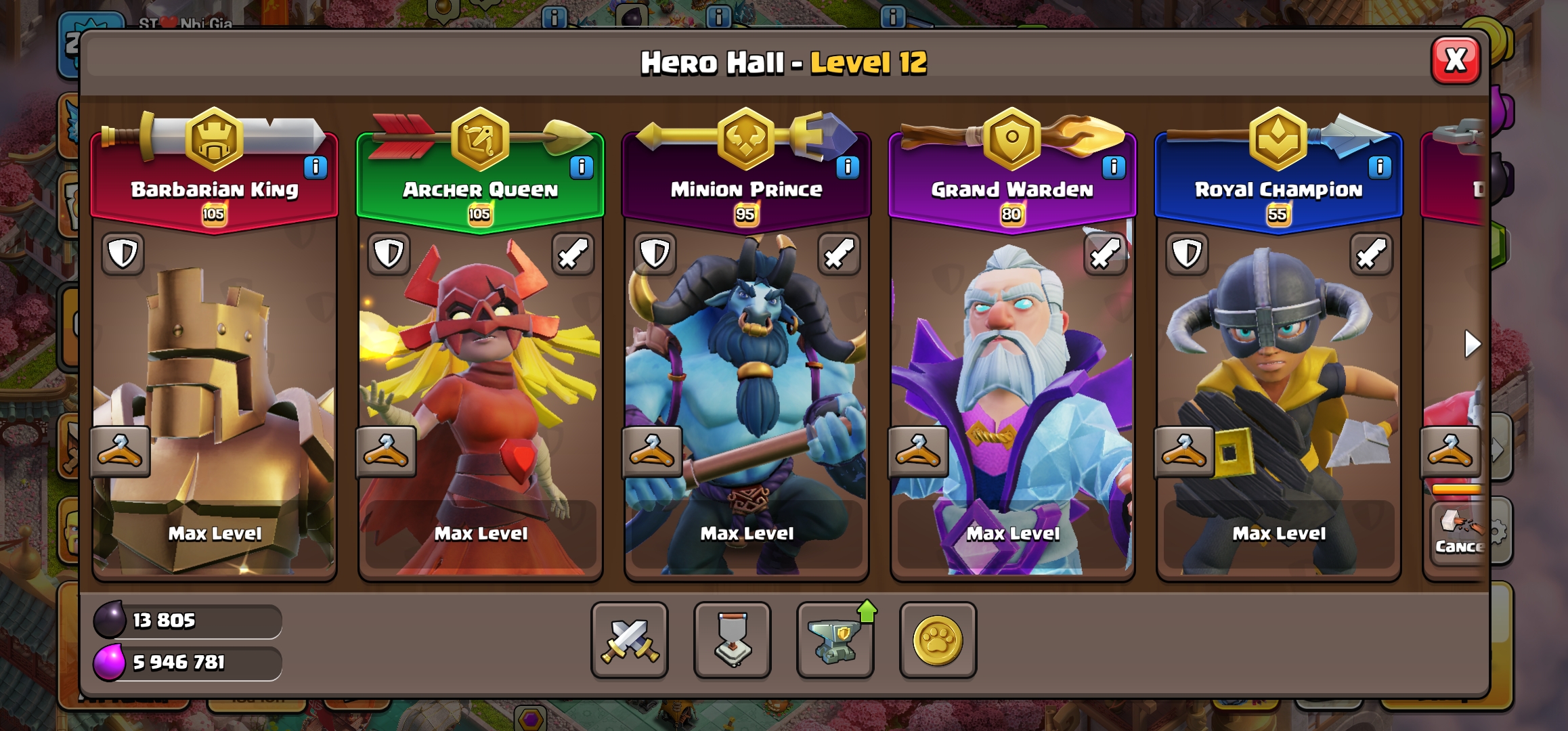Open Barbarian King skin wardrobe
This screenshot has height=731, width=1568.
120,451
